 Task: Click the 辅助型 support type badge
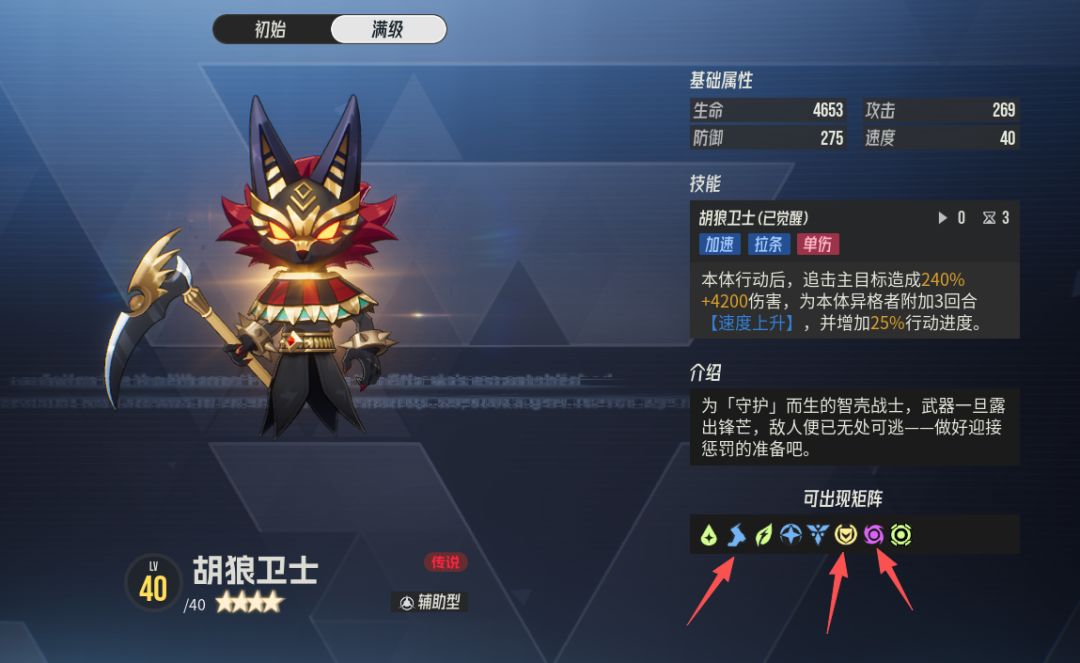tap(429, 602)
